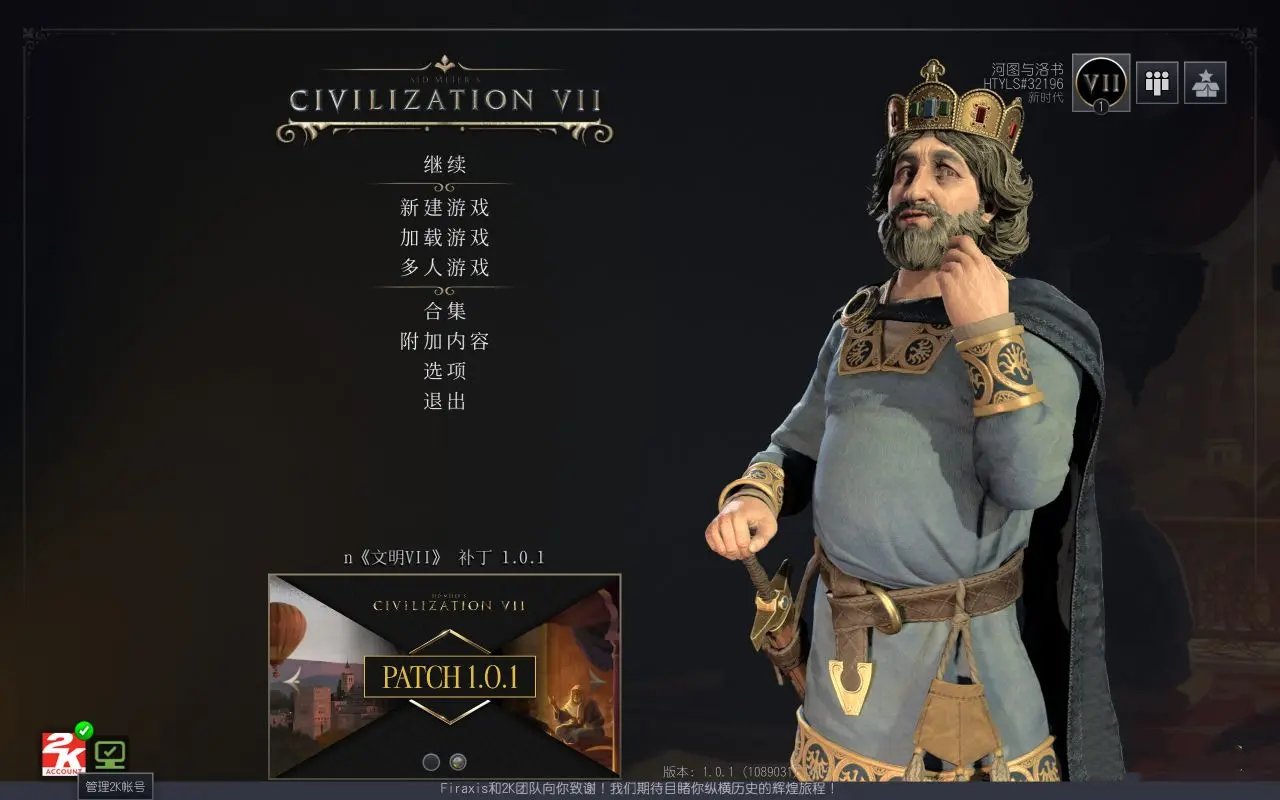The height and width of the screenshot is (800, 1280).
Task: Select the second carousel page dot
Action: [458, 762]
